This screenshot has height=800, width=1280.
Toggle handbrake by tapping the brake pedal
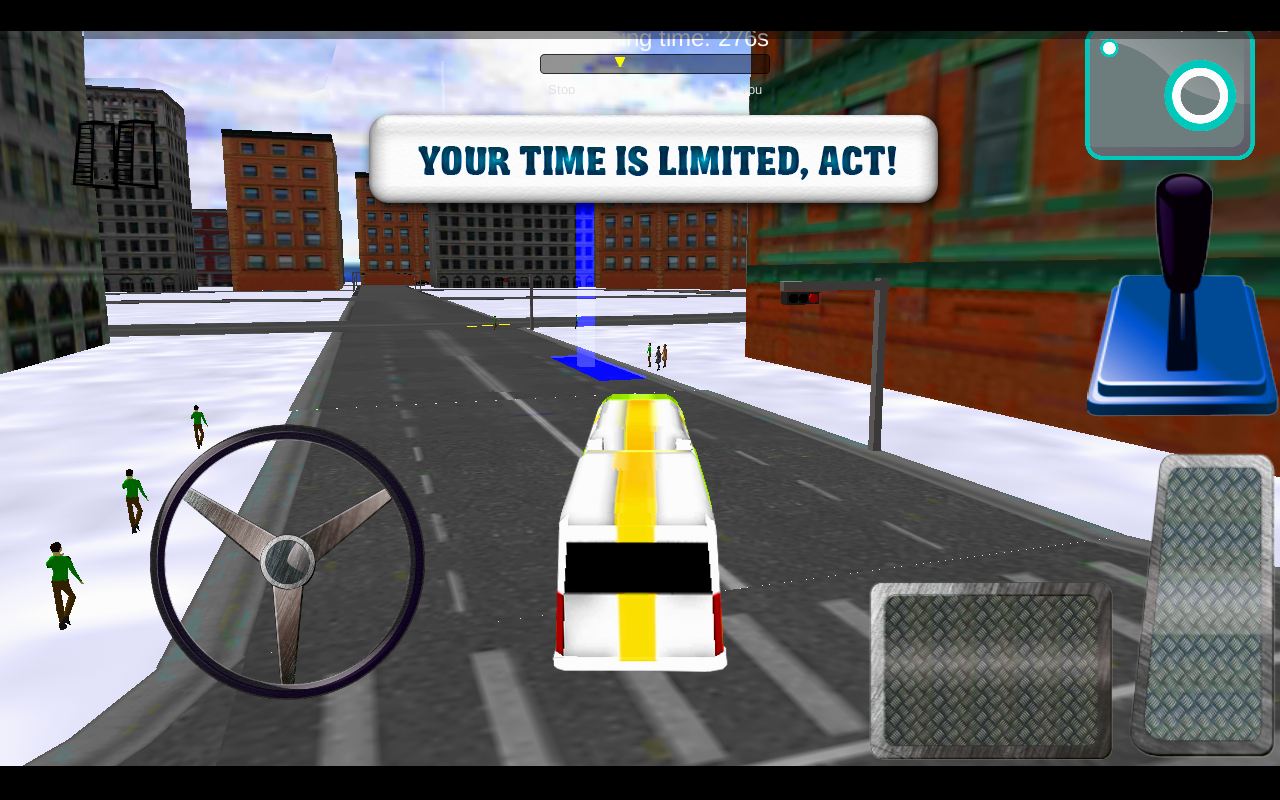pos(990,670)
